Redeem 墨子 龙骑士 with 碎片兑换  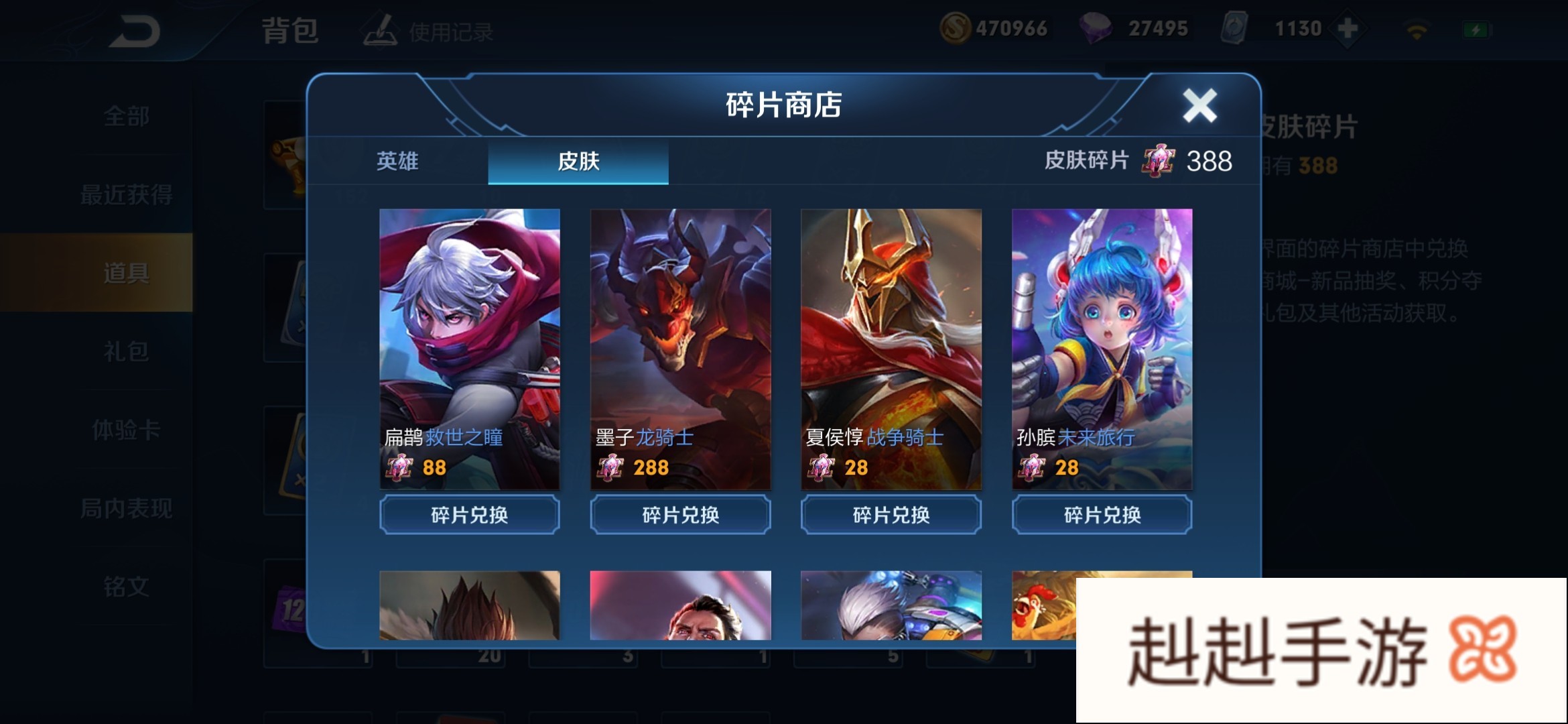[680, 515]
